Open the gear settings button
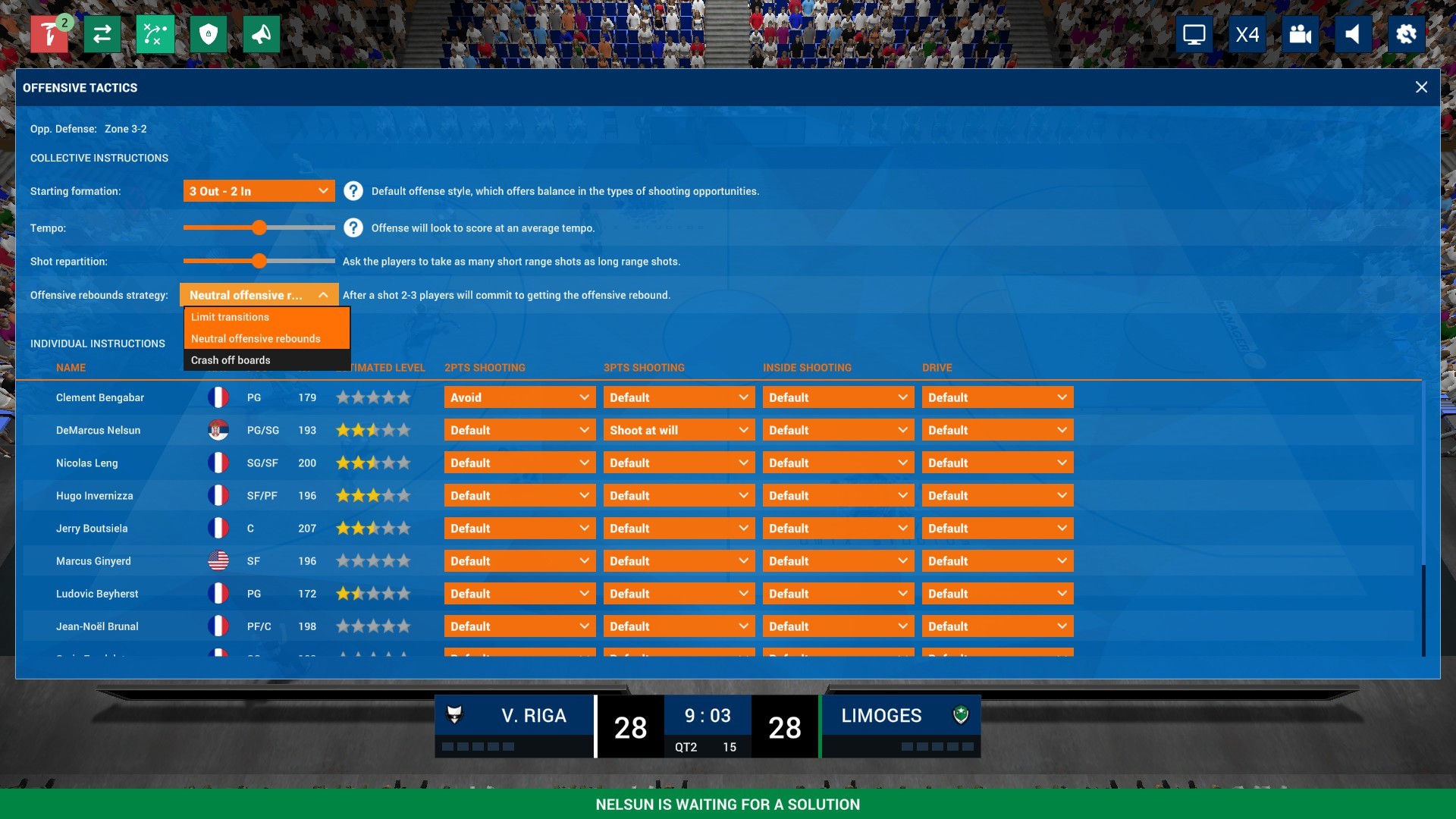 (x=1406, y=34)
